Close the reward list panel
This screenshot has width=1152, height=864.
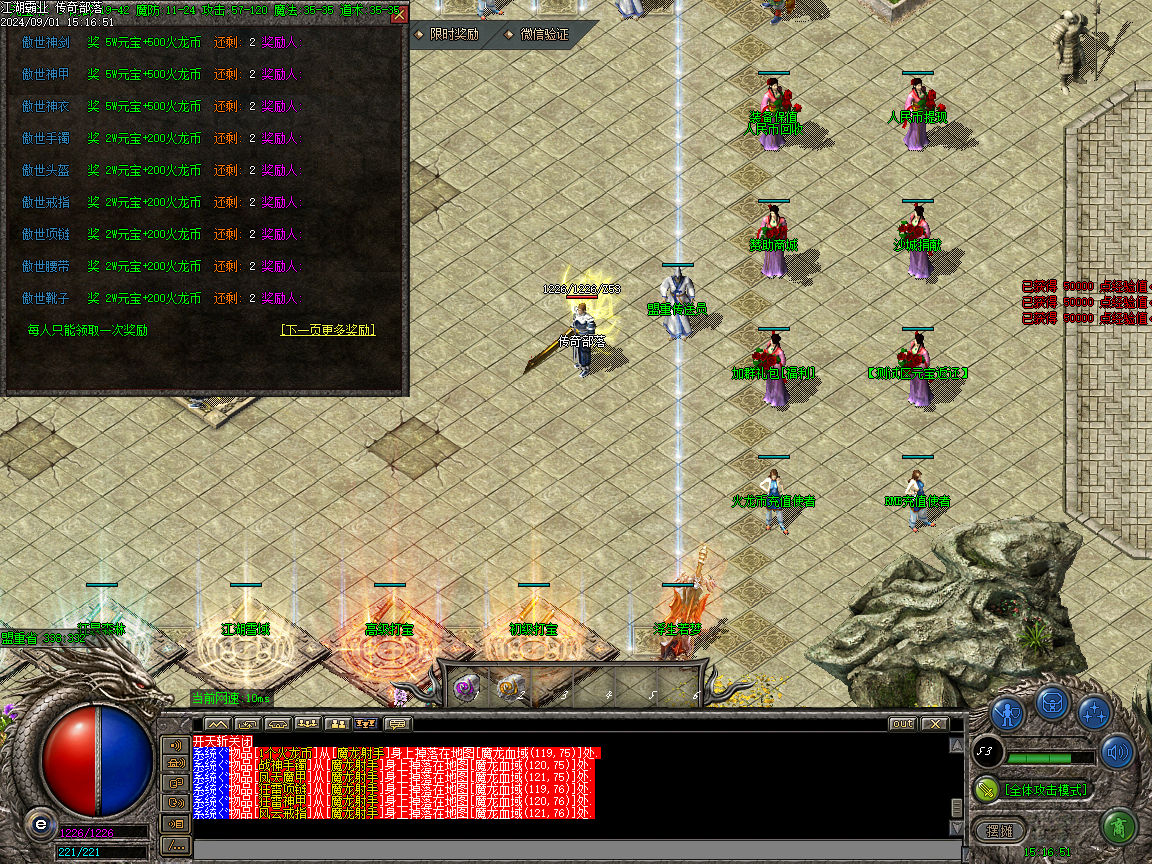pyautogui.click(x=399, y=15)
